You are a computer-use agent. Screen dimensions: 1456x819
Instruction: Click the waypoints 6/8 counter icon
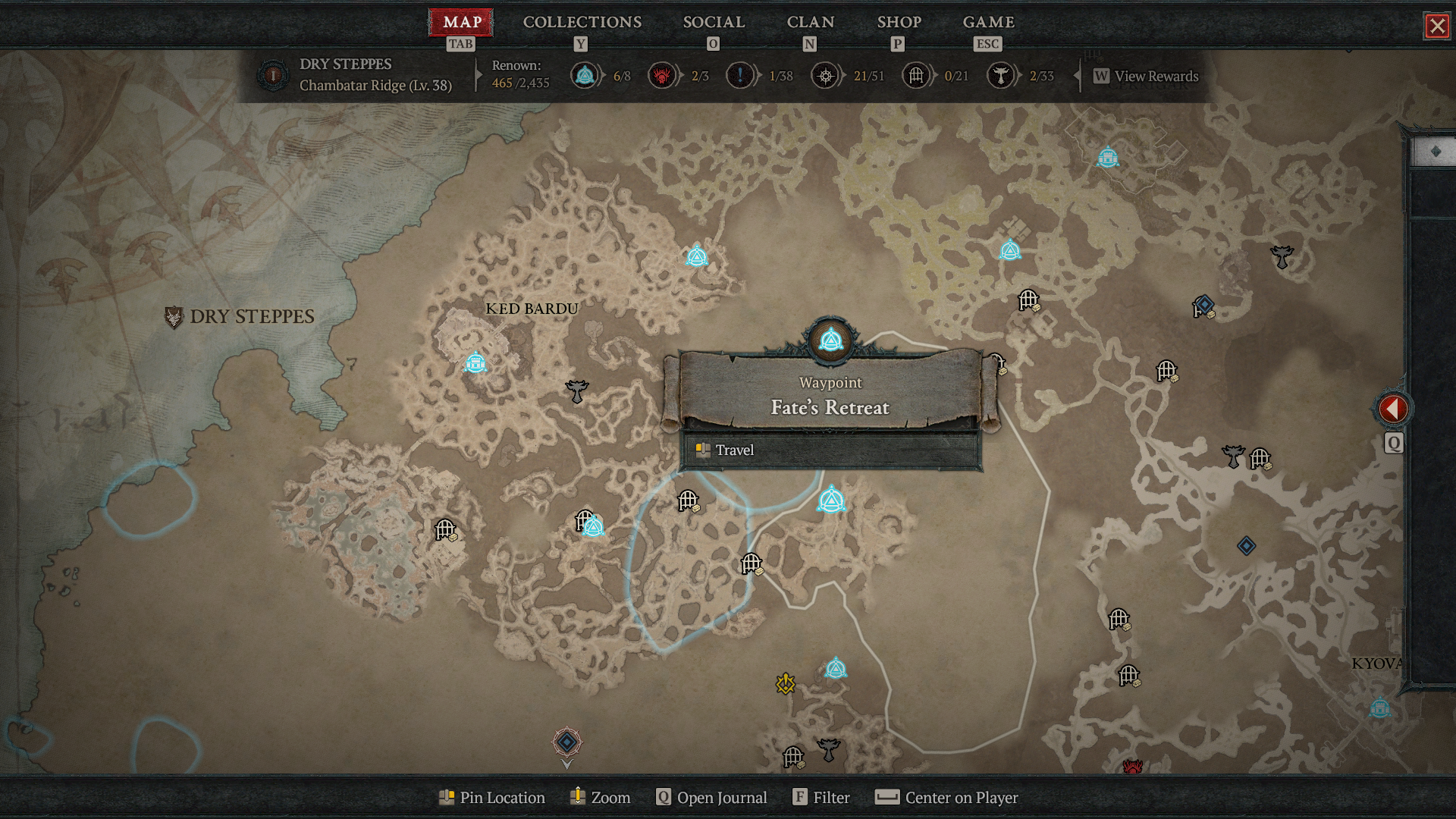click(584, 76)
